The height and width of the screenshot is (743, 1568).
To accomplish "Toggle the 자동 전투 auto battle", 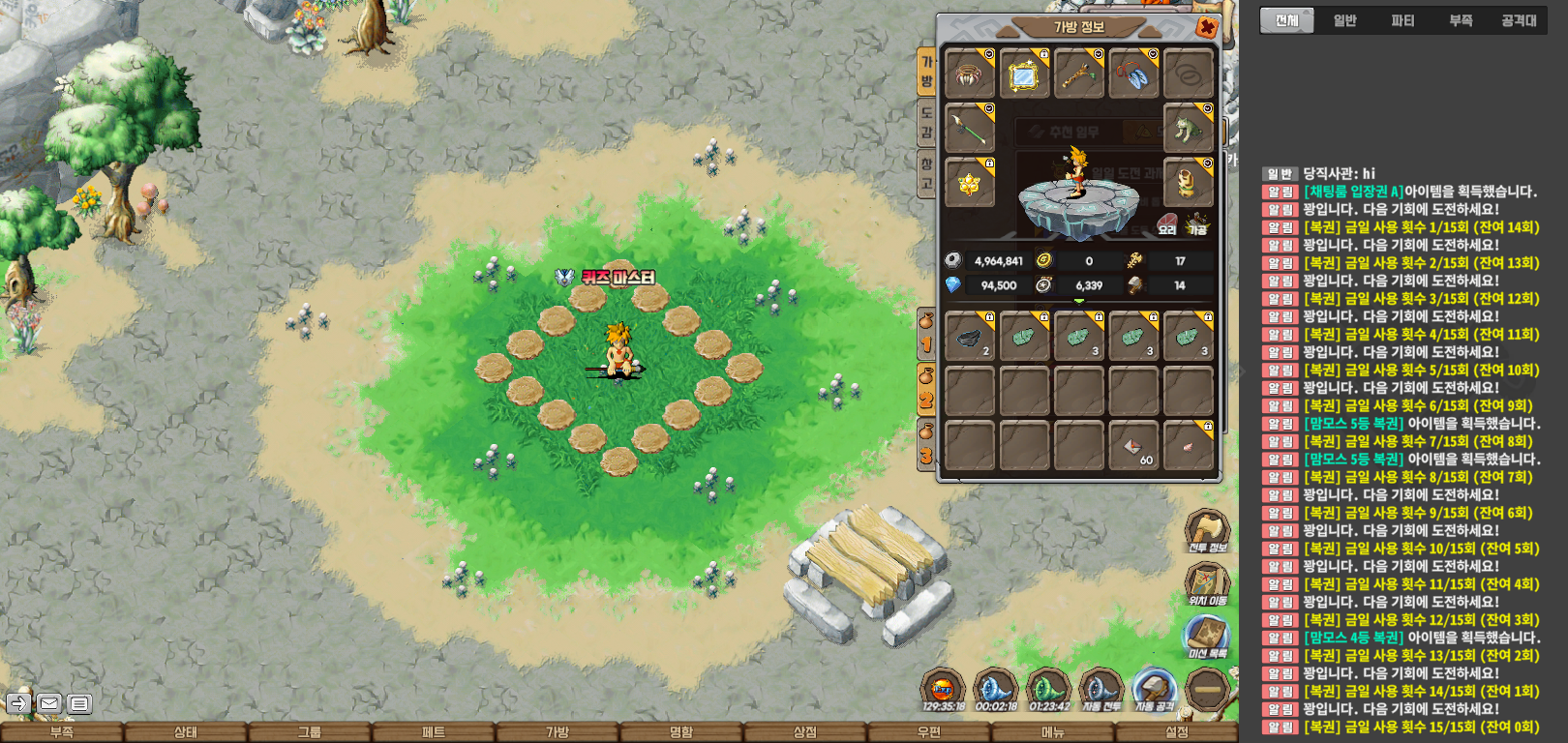I will pyautogui.click(x=1101, y=691).
